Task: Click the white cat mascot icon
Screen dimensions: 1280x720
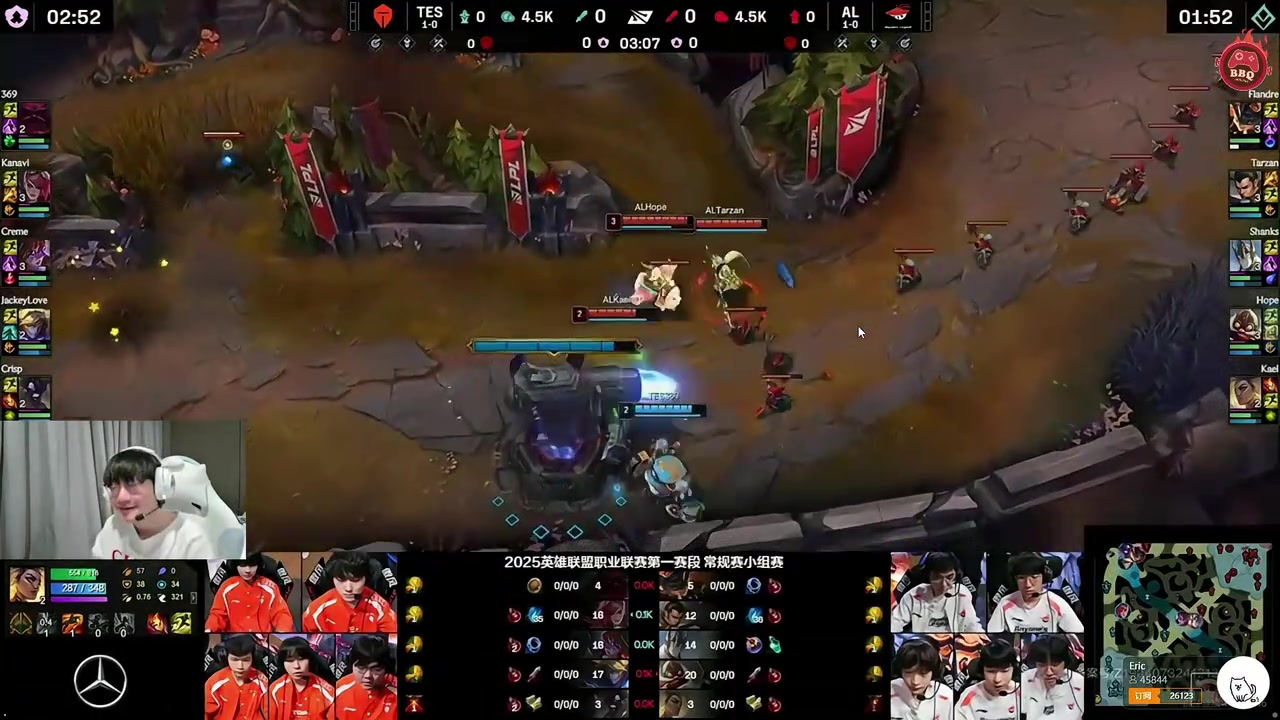Action: point(1243,688)
